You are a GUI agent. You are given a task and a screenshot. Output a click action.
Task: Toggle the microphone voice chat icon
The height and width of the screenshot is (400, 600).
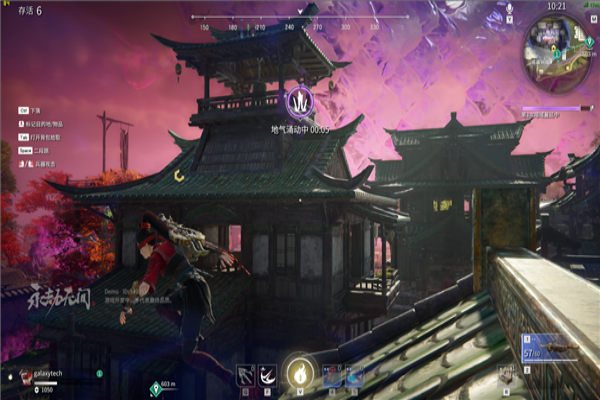(508, 9)
